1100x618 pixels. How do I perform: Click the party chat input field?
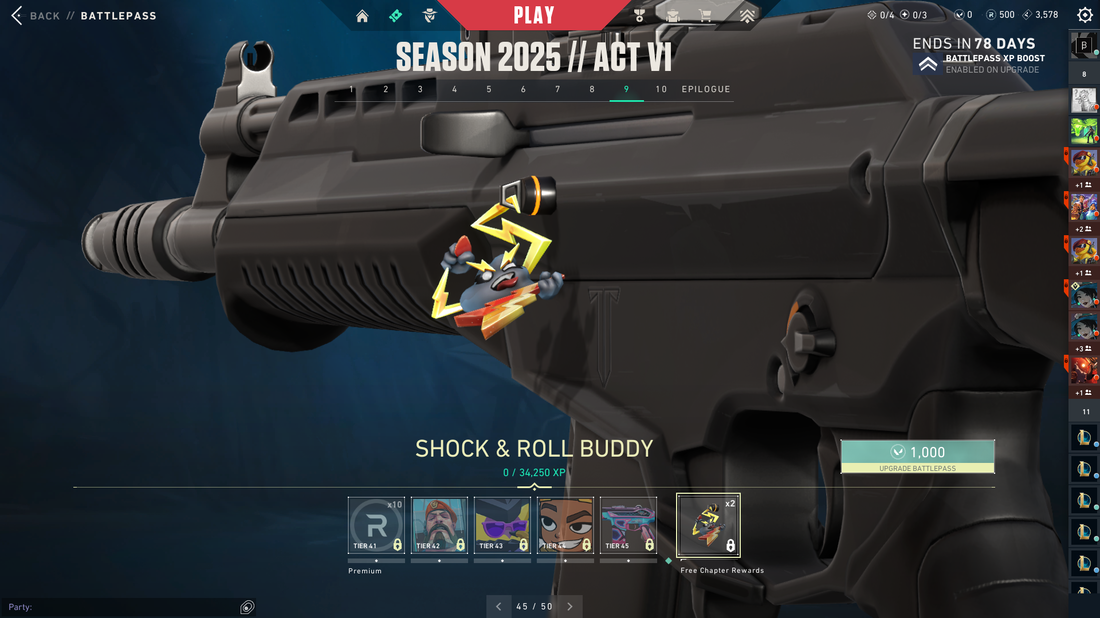[x=120, y=607]
